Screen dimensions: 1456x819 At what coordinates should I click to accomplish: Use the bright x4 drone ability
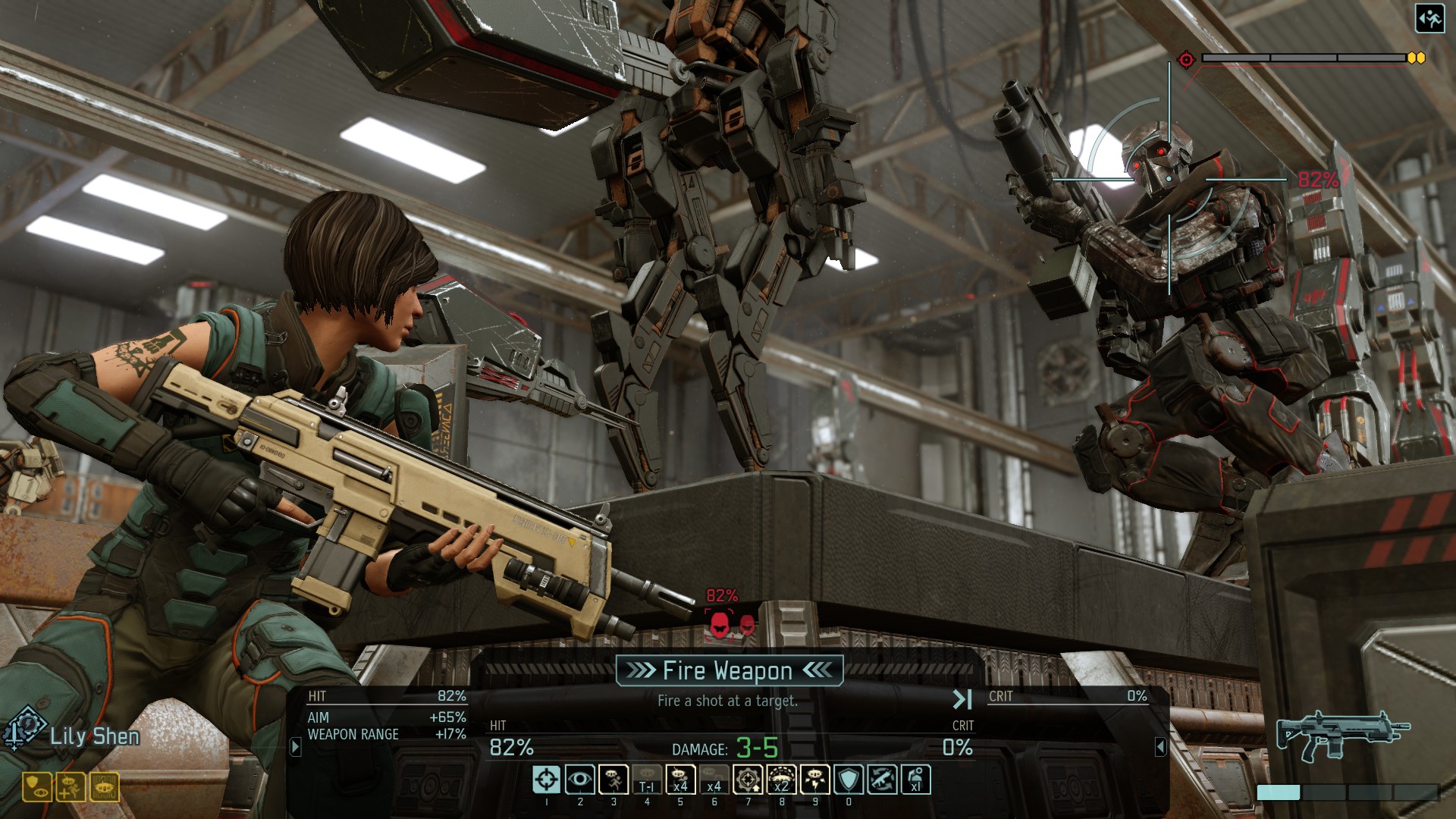(680, 780)
